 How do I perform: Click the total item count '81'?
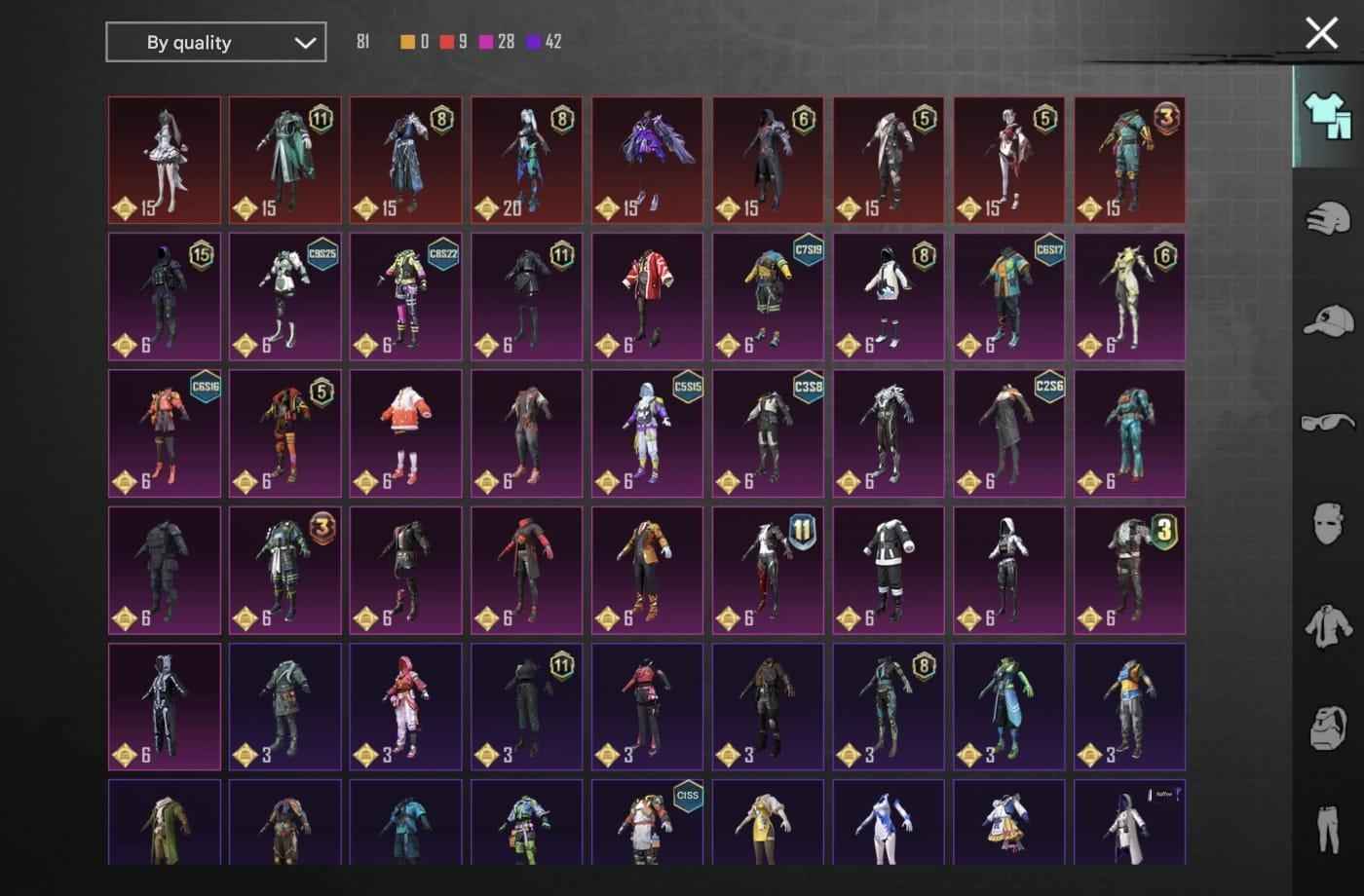tap(364, 43)
